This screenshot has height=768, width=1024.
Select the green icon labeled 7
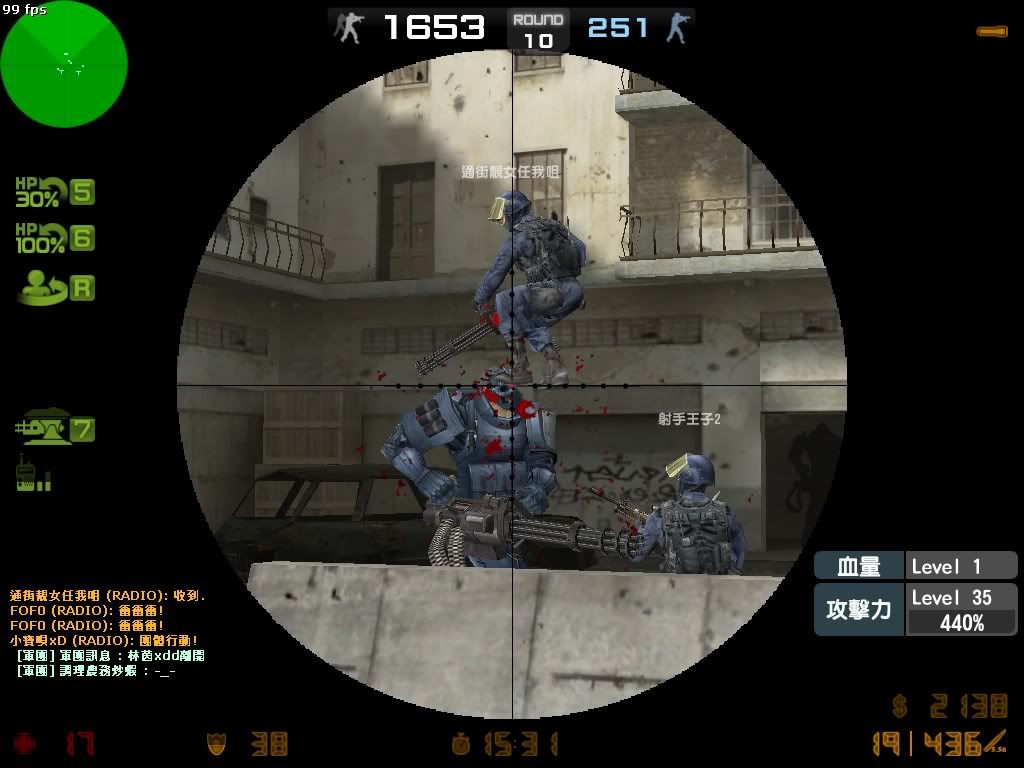point(54,430)
